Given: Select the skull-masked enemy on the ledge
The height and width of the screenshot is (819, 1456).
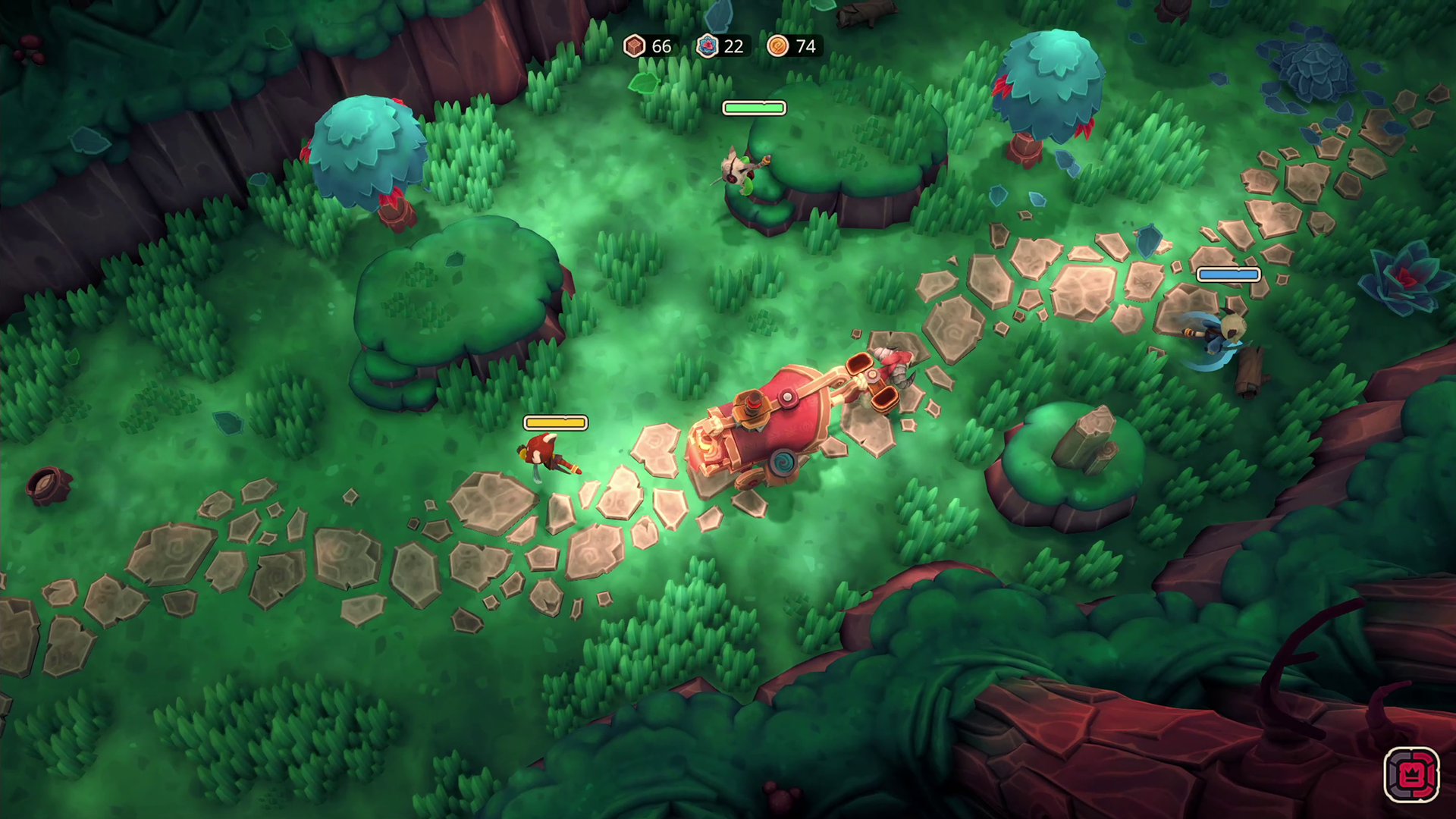Looking at the screenshot, I should [739, 171].
